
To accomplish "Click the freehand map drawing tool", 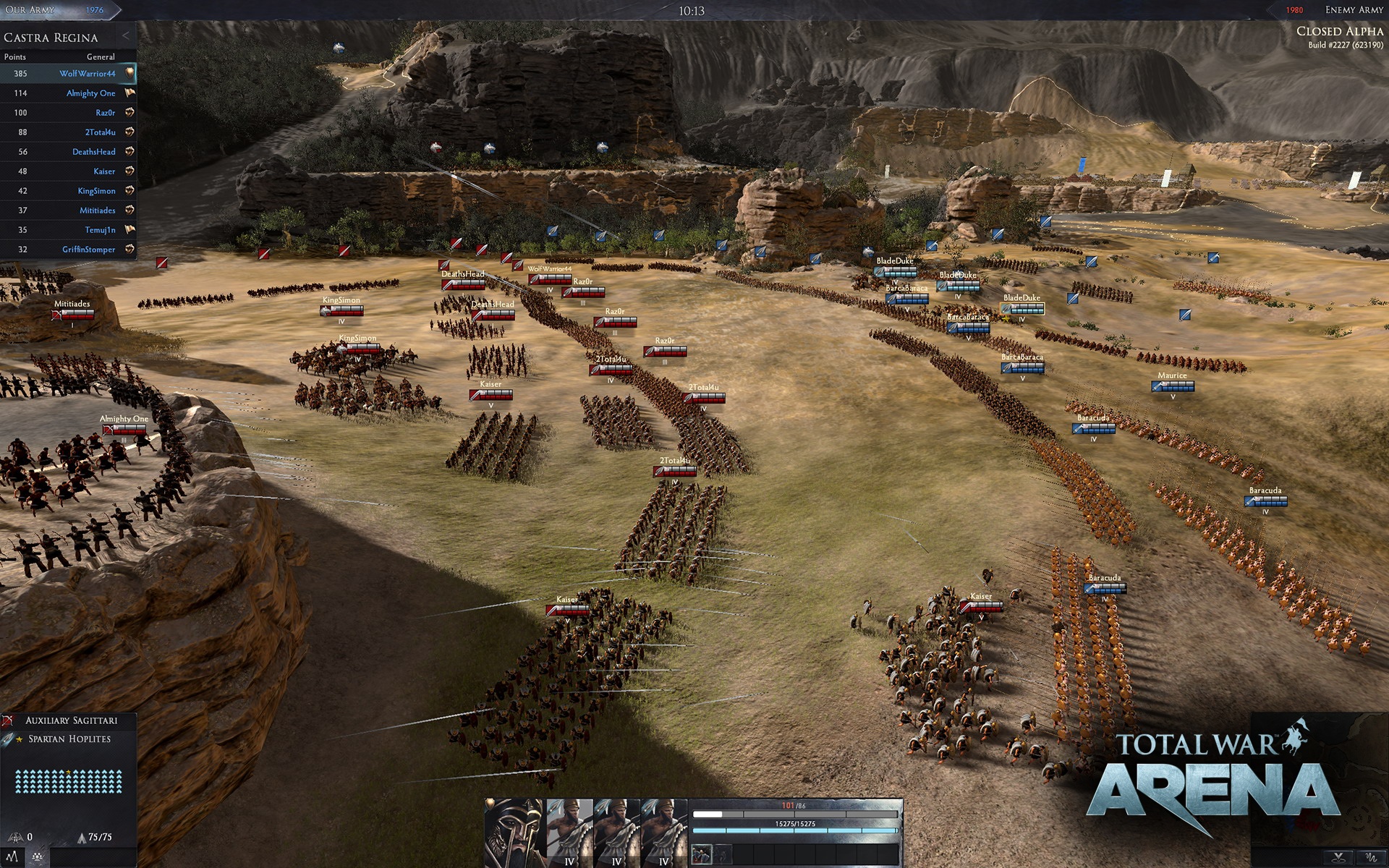I will coord(1372,858).
